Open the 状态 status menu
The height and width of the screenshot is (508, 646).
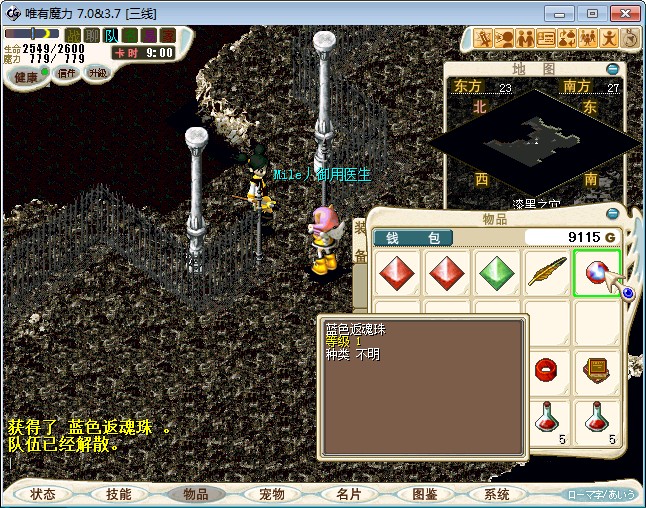coord(43,494)
